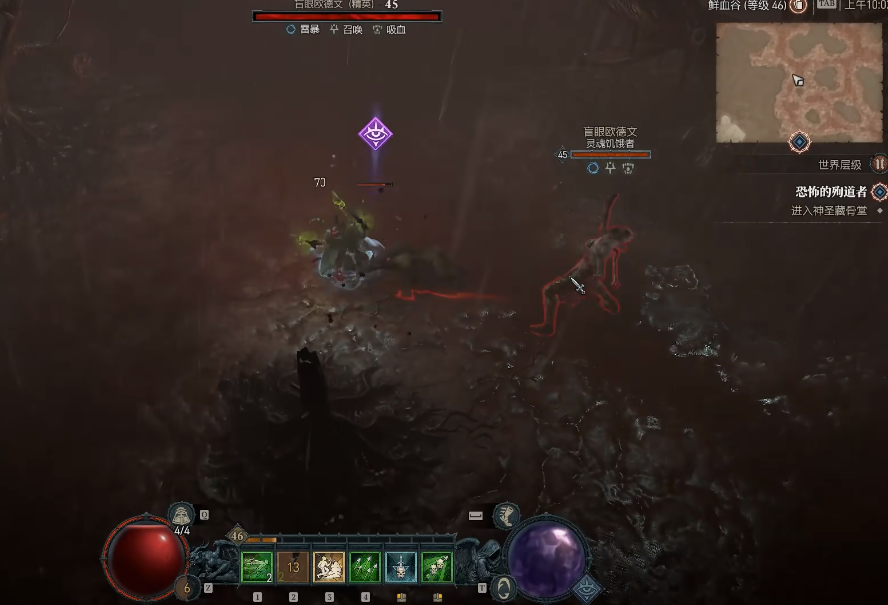Image resolution: width=888 pixels, height=605 pixels.
Task: Select the 恐怖的殉道者 quest tracker
Action: [831, 192]
